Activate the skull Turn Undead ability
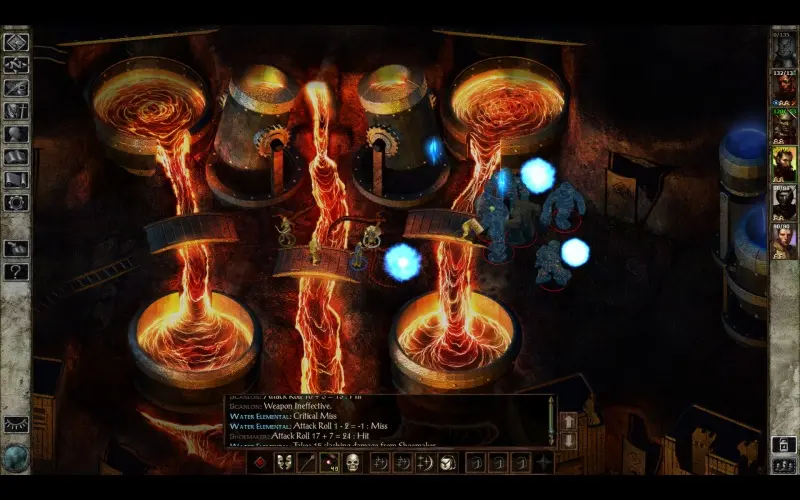Image resolution: width=800 pixels, height=500 pixels. (353, 462)
